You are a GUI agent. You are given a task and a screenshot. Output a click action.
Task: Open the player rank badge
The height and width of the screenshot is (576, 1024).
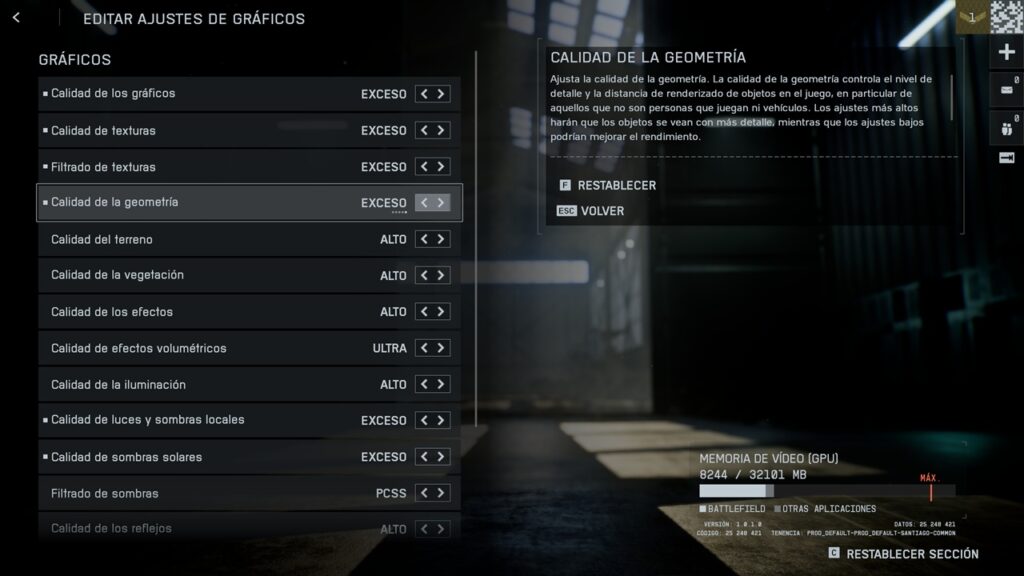tap(971, 17)
